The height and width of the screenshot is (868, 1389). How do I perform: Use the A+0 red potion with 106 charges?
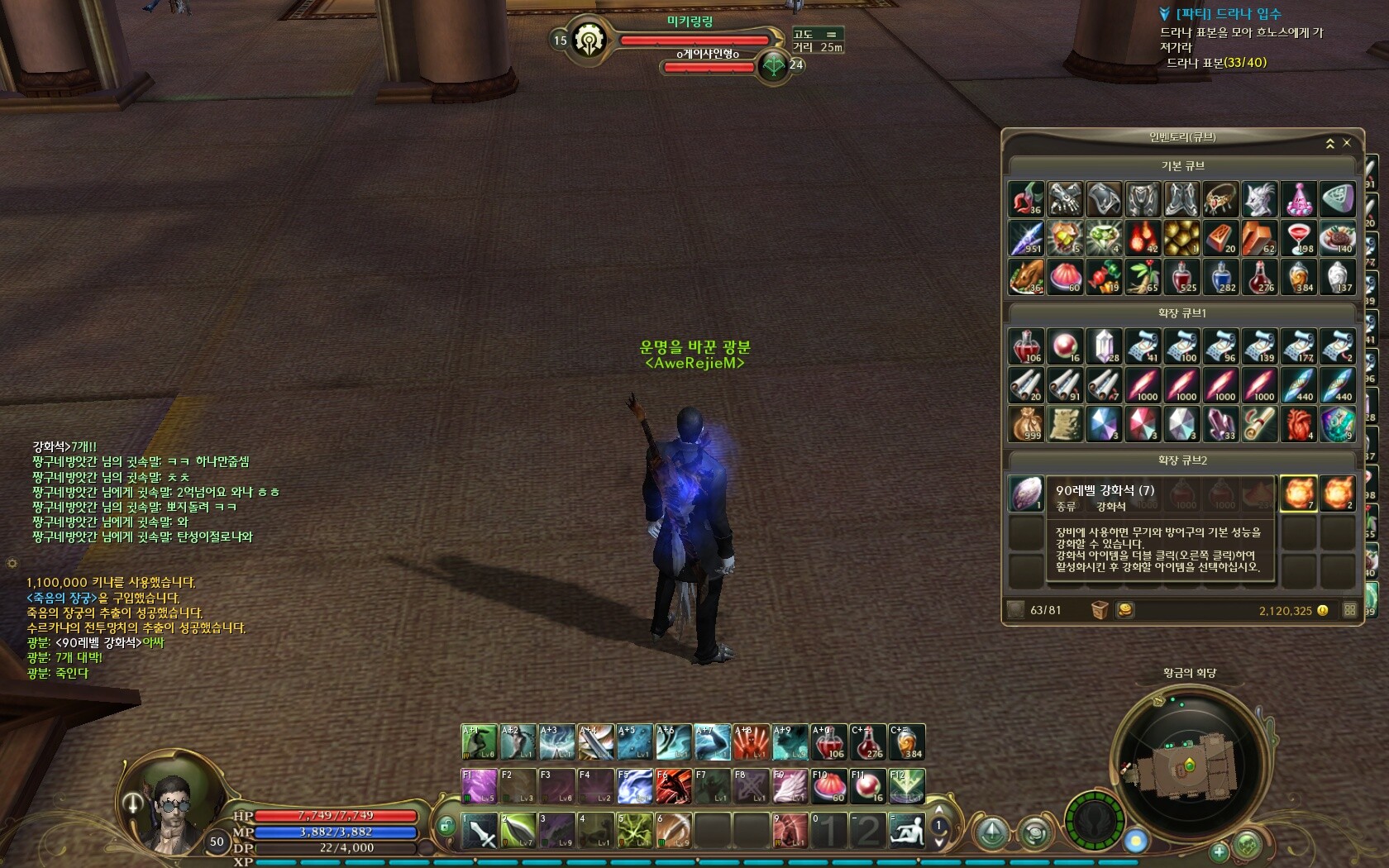[x=828, y=742]
